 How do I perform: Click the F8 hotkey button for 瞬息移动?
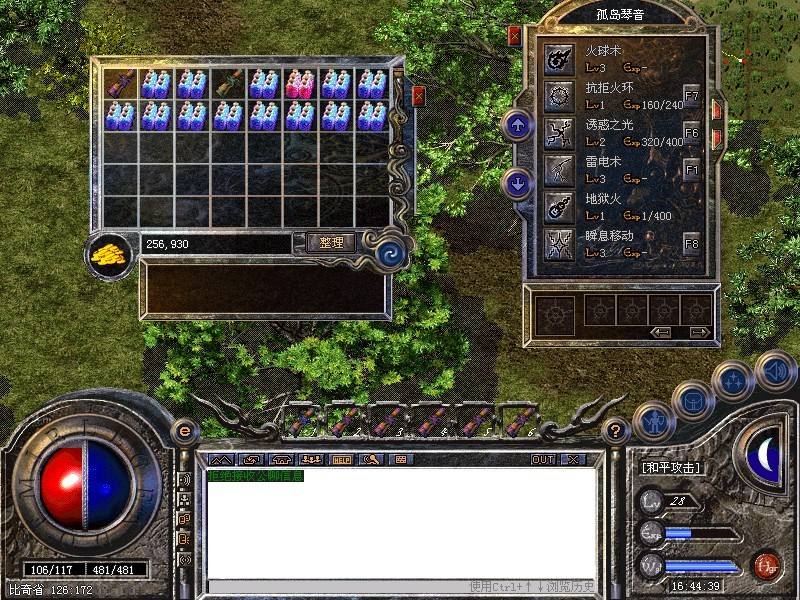(x=692, y=243)
